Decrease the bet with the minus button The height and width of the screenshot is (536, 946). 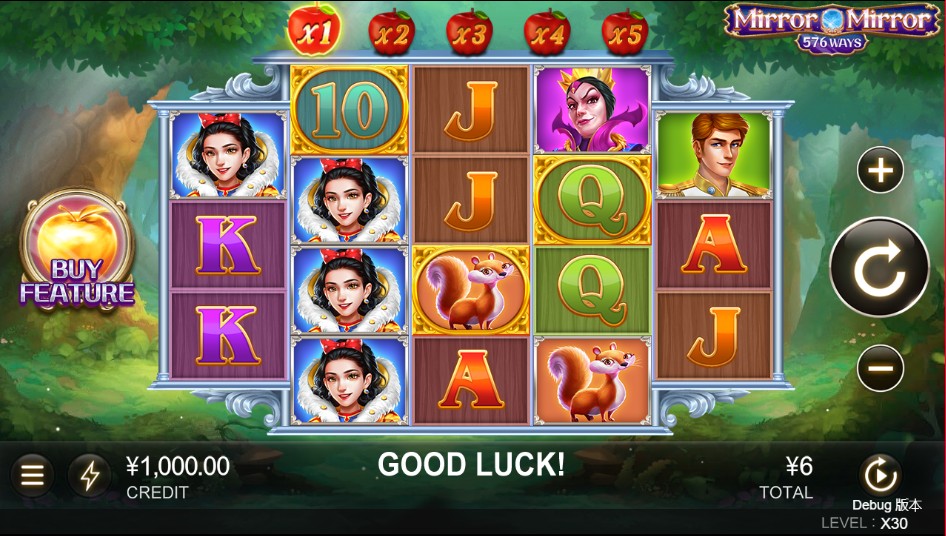(880, 369)
